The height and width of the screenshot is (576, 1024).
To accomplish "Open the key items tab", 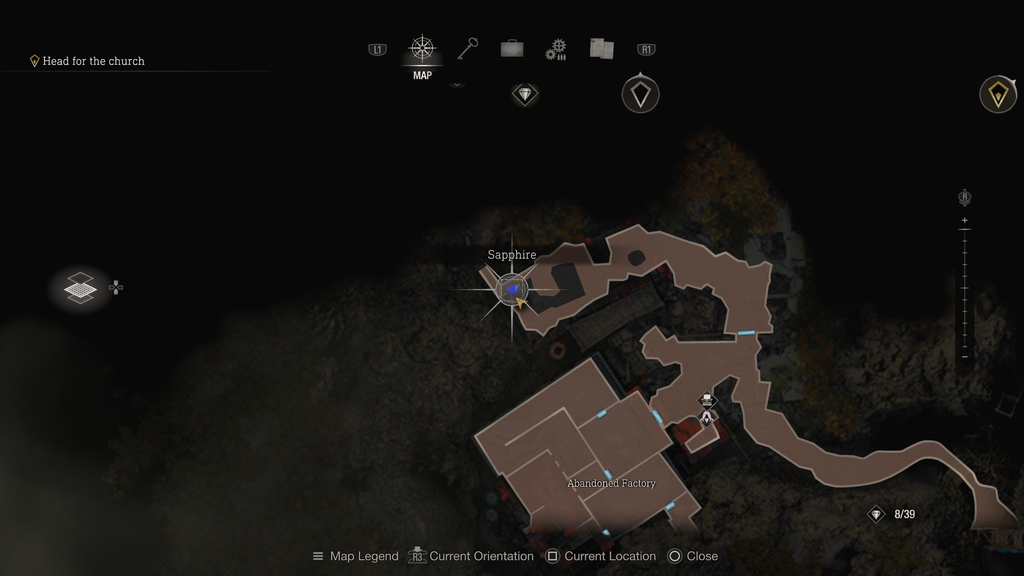I will pyautogui.click(x=467, y=48).
